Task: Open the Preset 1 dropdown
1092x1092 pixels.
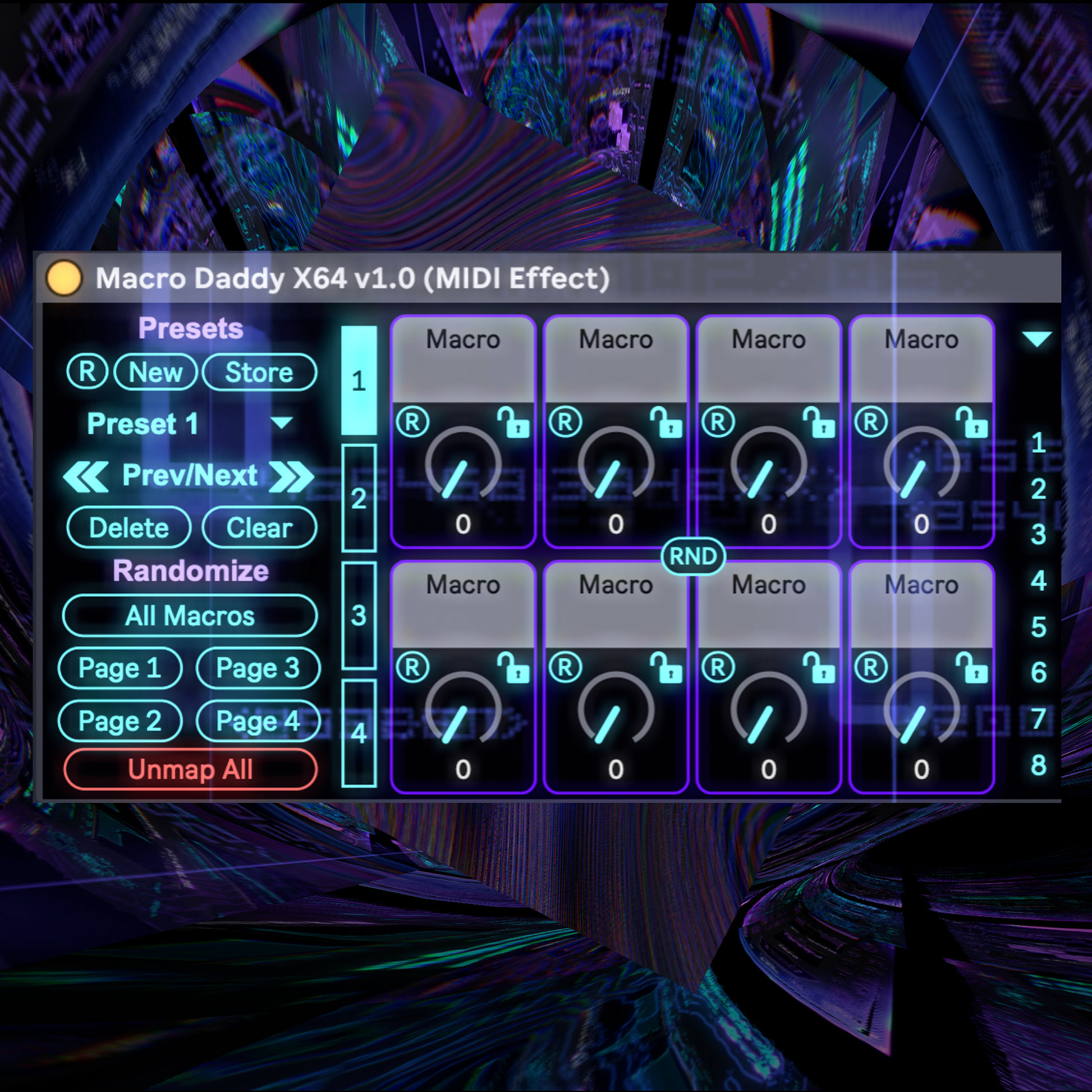Action: click(x=281, y=423)
